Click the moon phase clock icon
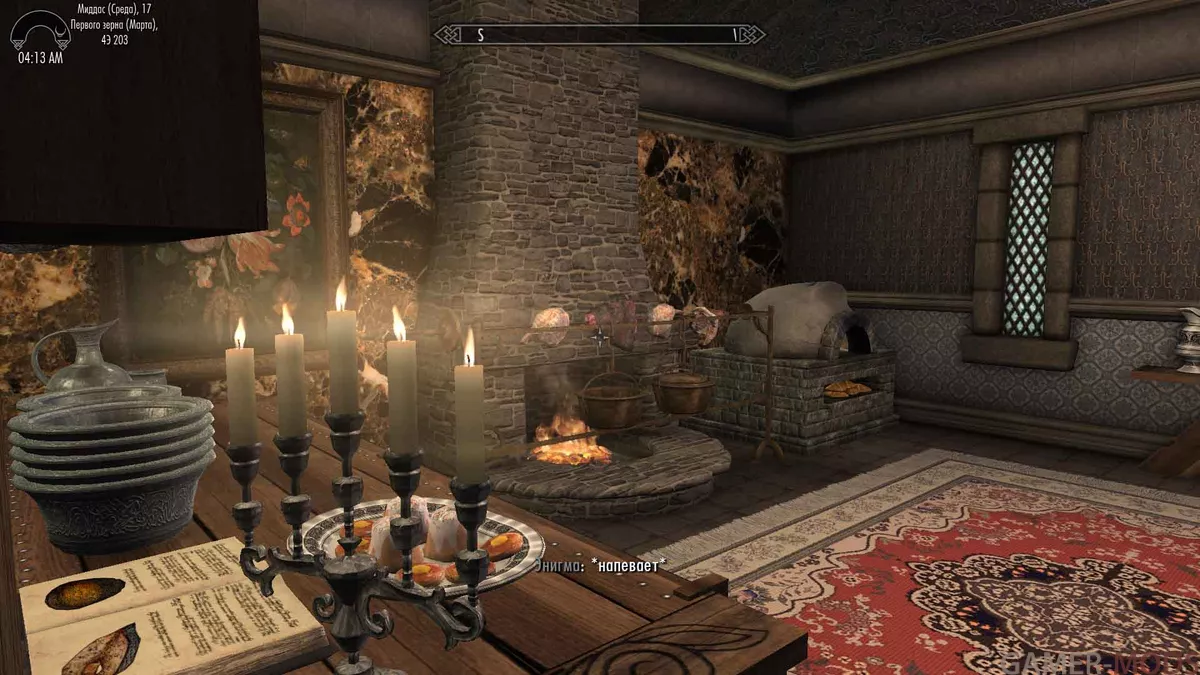The width and height of the screenshot is (1200, 675). pyautogui.click(x=40, y=30)
